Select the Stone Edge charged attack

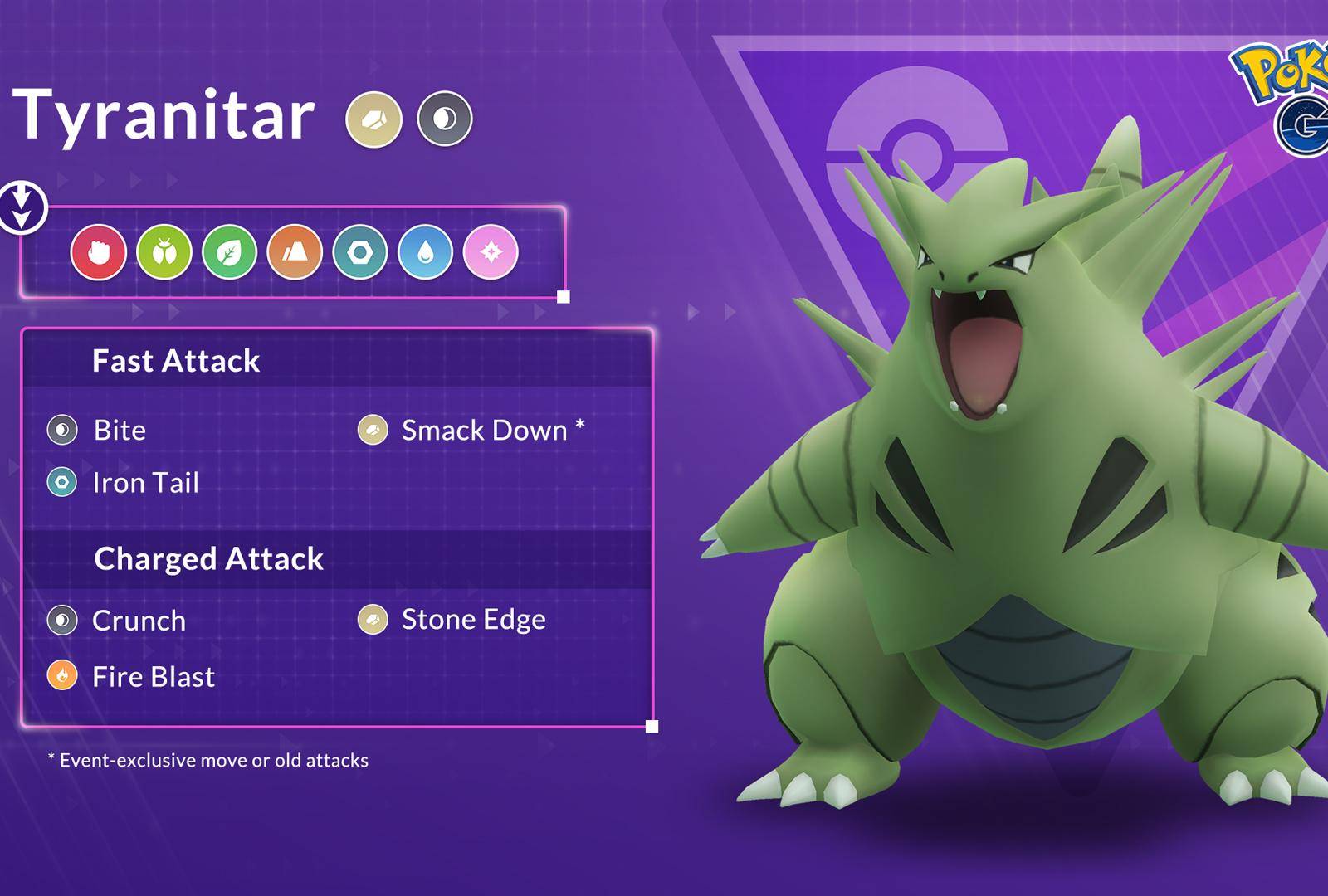coord(473,620)
